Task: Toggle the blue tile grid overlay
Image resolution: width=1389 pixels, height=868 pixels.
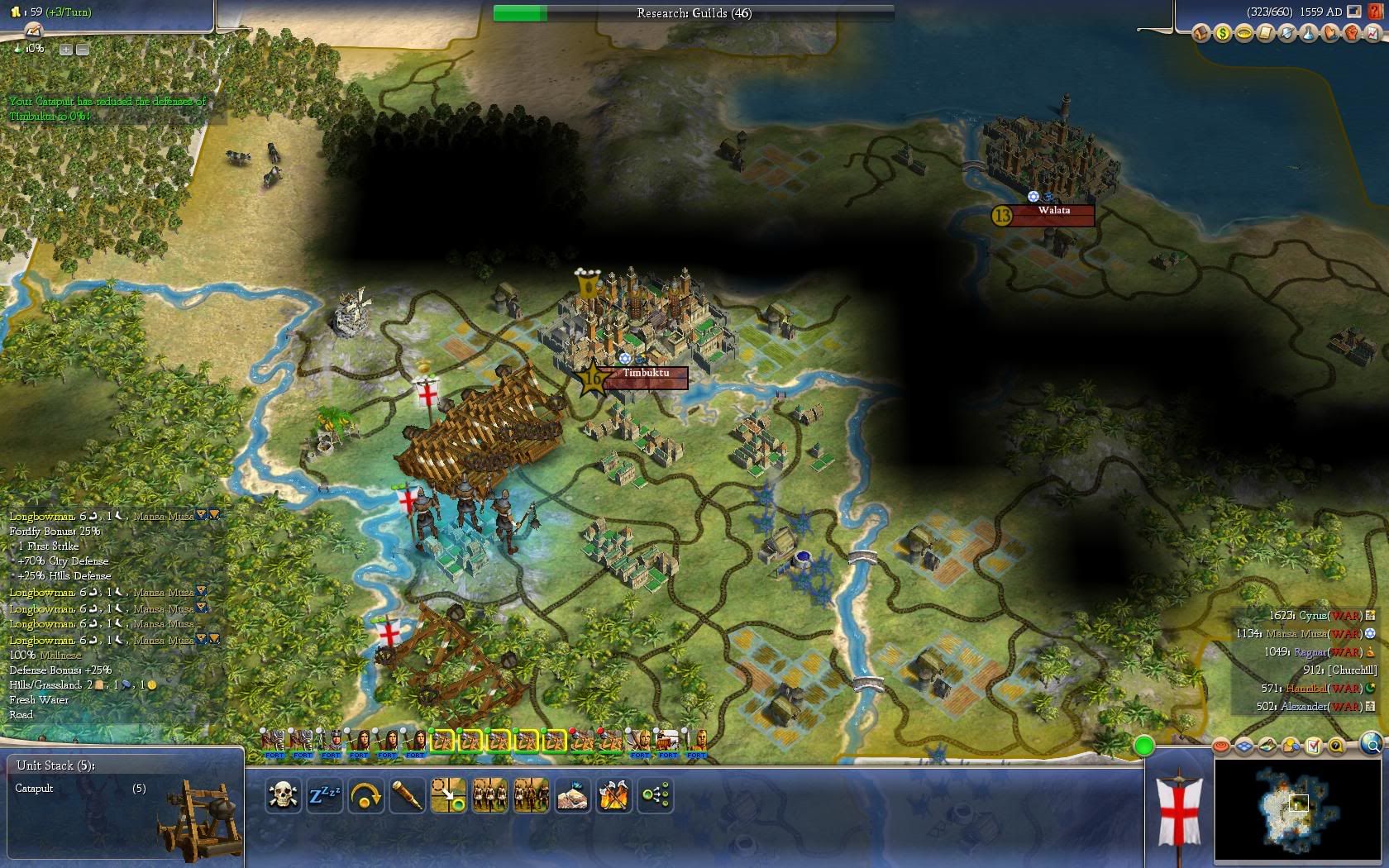Action: click(1245, 746)
